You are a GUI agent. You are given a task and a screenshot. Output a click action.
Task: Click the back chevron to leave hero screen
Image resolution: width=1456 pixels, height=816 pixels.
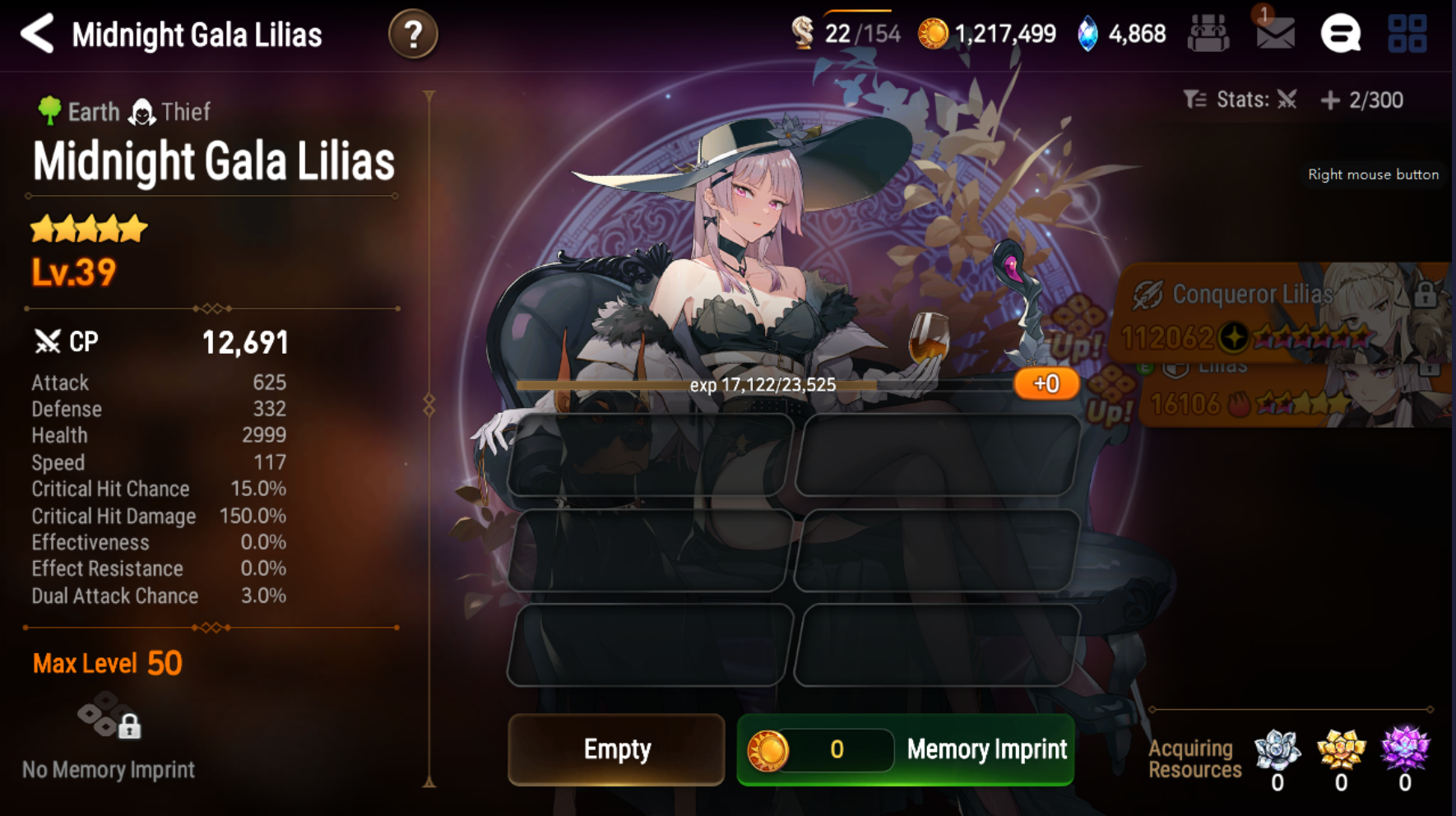[36, 35]
